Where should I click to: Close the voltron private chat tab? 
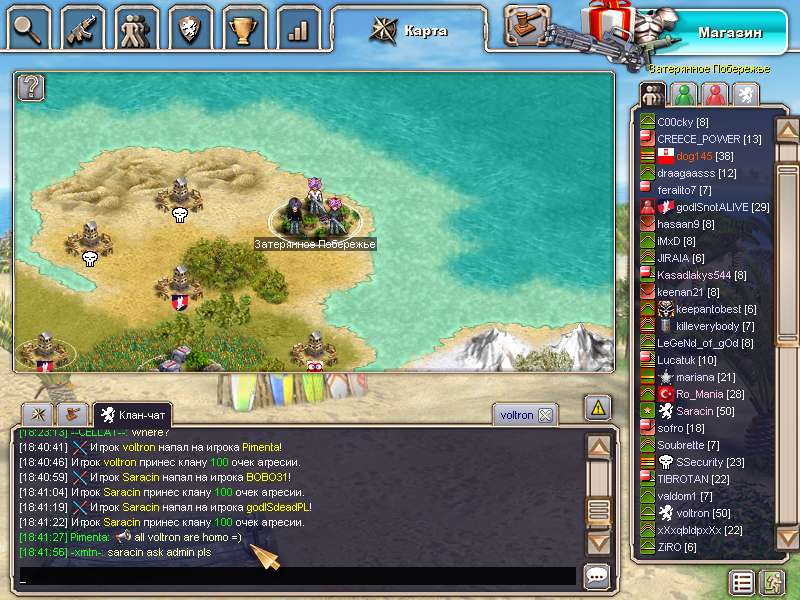pyautogui.click(x=545, y=415)
